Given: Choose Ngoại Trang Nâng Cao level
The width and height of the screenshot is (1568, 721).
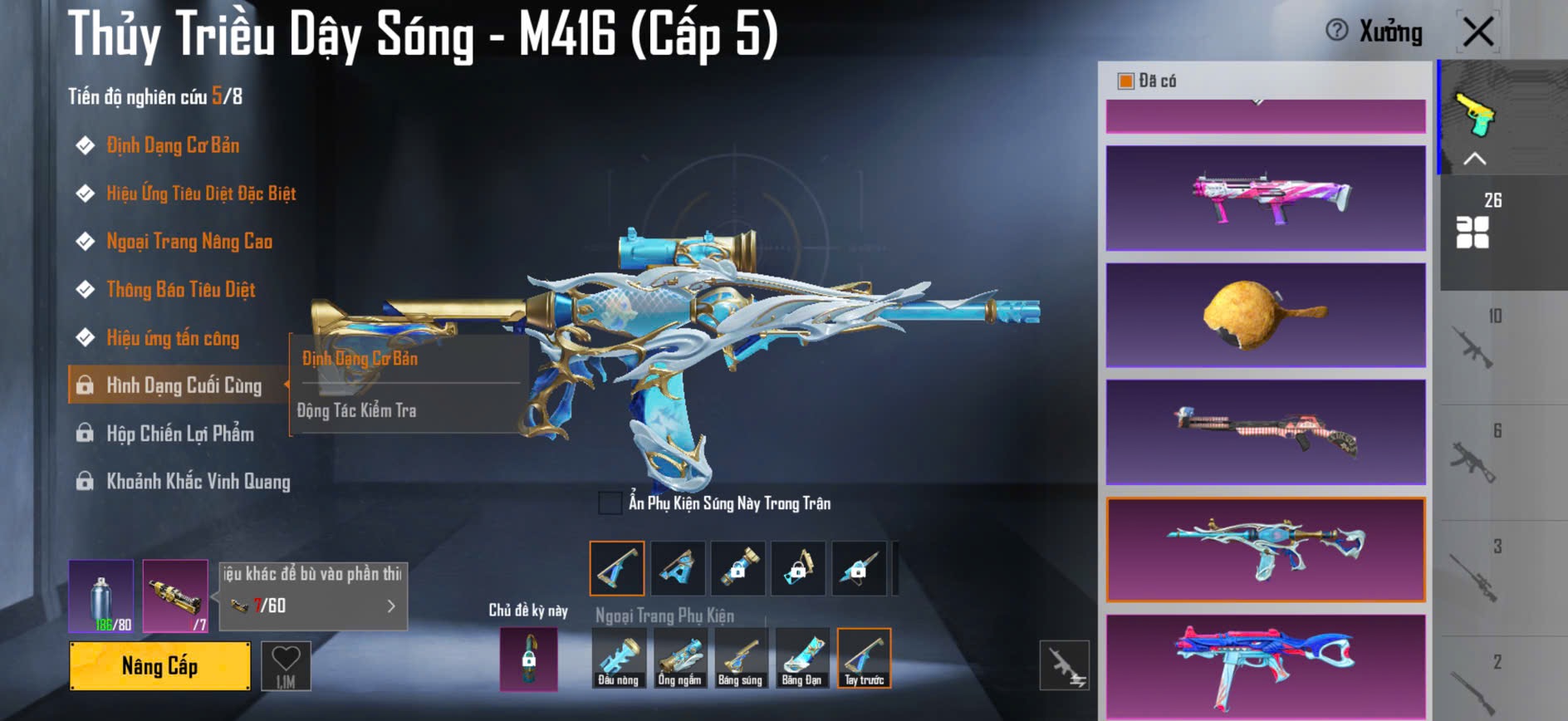Looking at the screenshot, I should coord(189,242).
